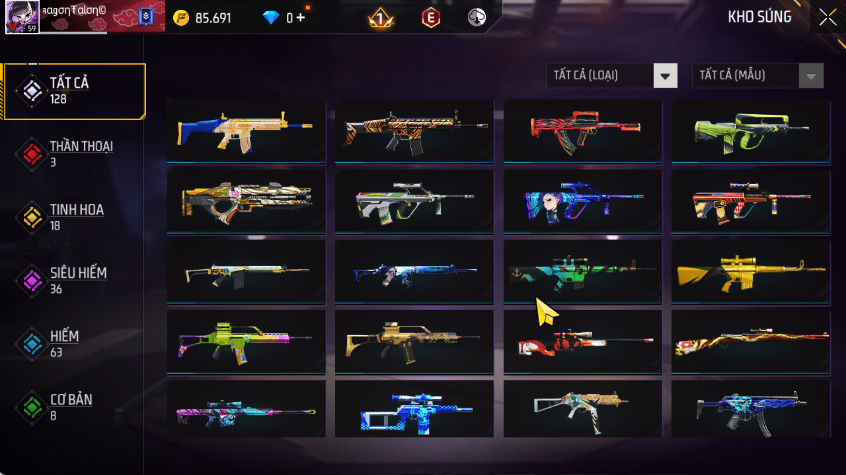This screenshot has width=846, height=475.
Task: Open the gold rank badge icon
Action: [x=380, y=18]
